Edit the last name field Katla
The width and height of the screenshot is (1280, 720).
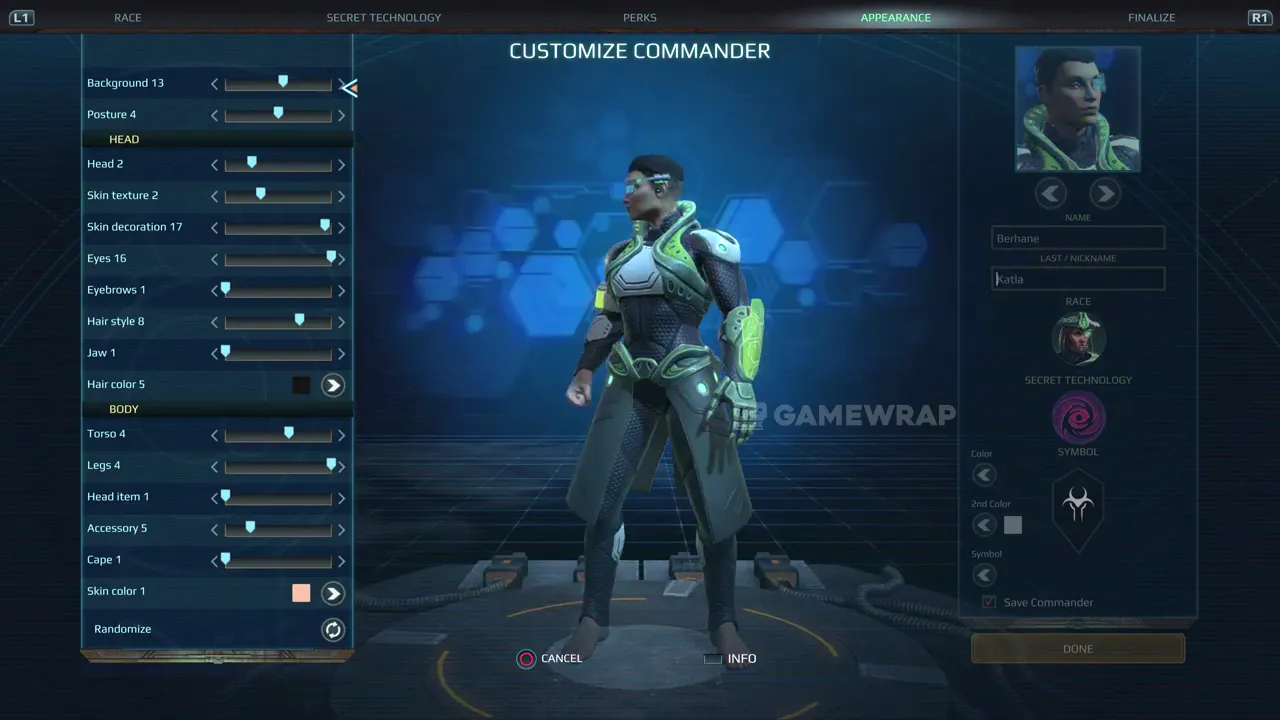point(1078,279)
